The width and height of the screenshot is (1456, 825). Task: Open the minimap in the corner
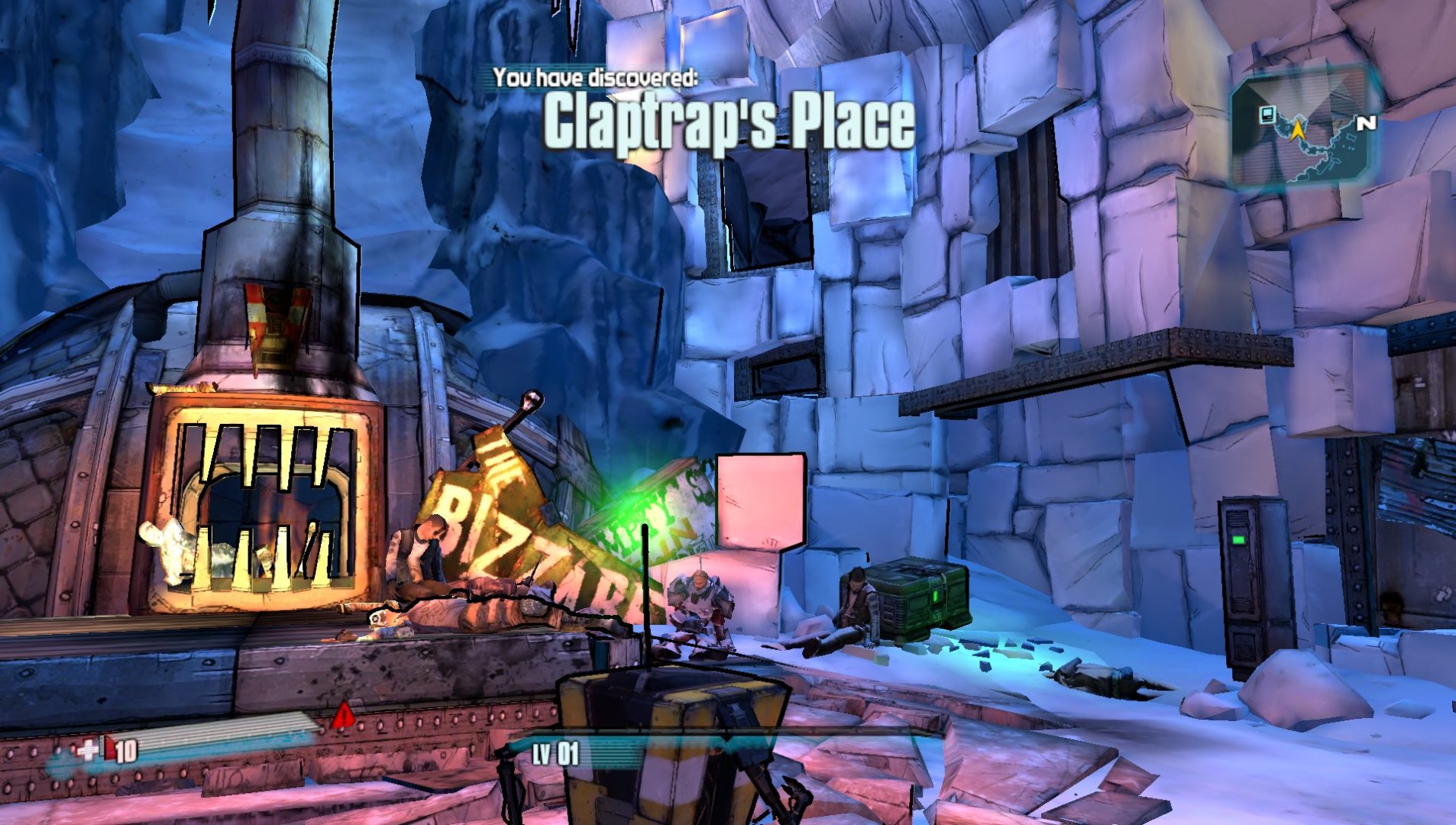pyautogui.click(x=1305, y=131)
